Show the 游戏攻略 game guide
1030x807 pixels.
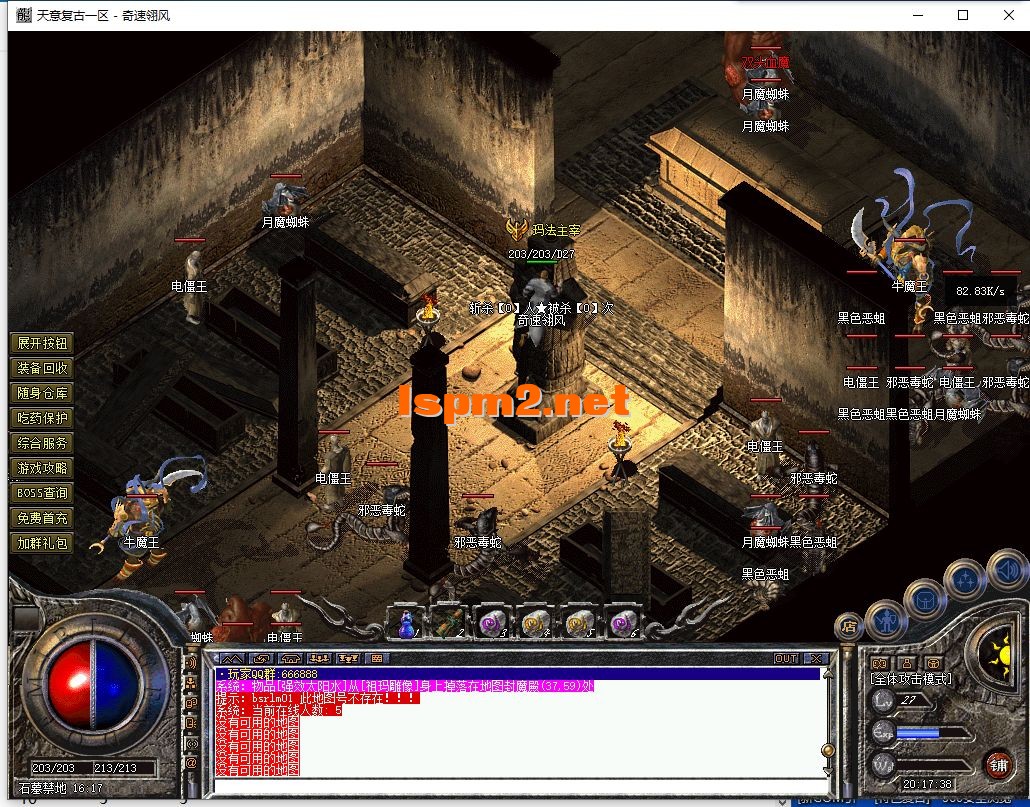click(x=42, y=468)
